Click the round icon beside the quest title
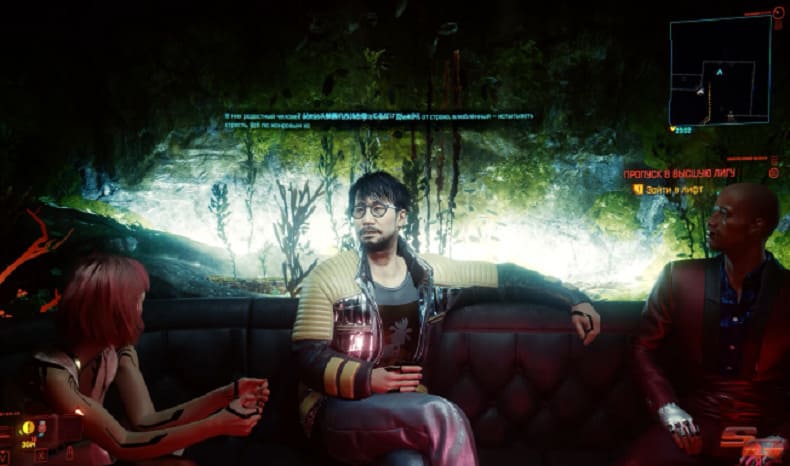790x466 pixels. [774, 172]
